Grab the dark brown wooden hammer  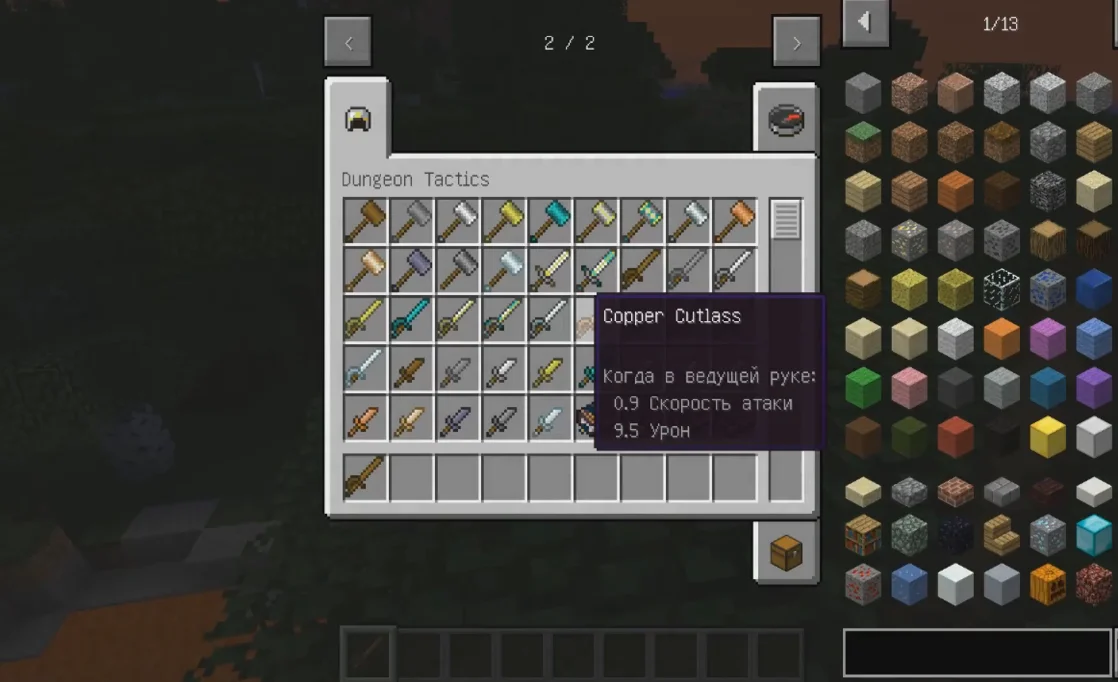coord(365,220)
